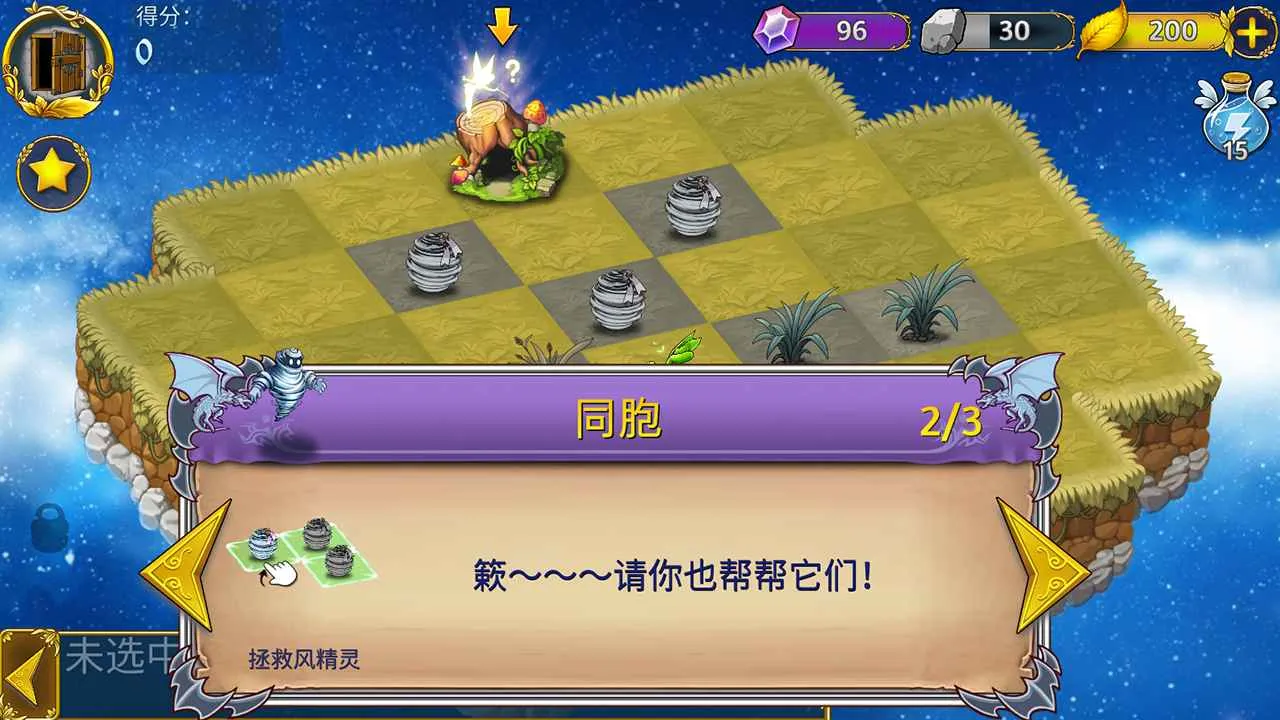Select the stone resource counter

pyautogui.click(x=997, y=31)
